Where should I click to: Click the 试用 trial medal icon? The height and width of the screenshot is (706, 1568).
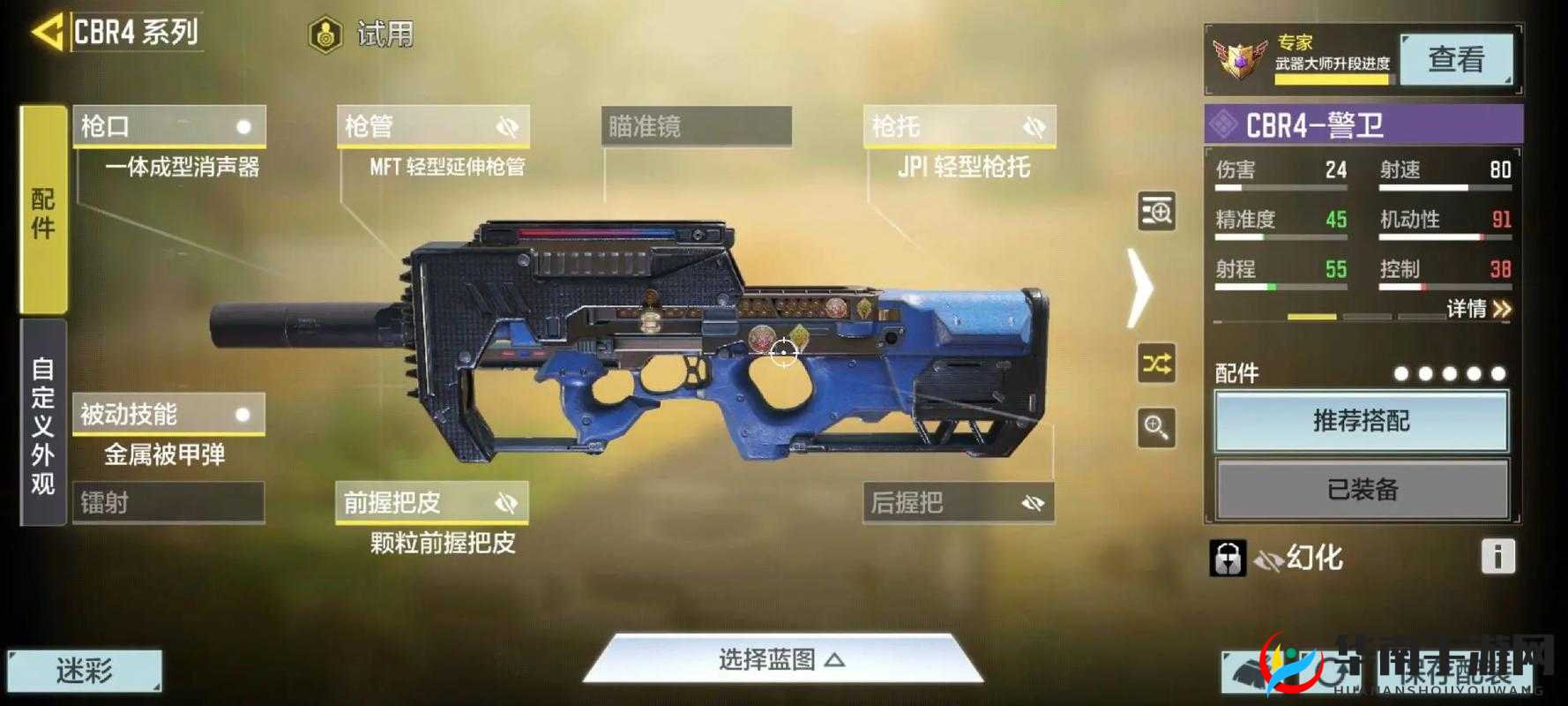click(x=326, y=34)
